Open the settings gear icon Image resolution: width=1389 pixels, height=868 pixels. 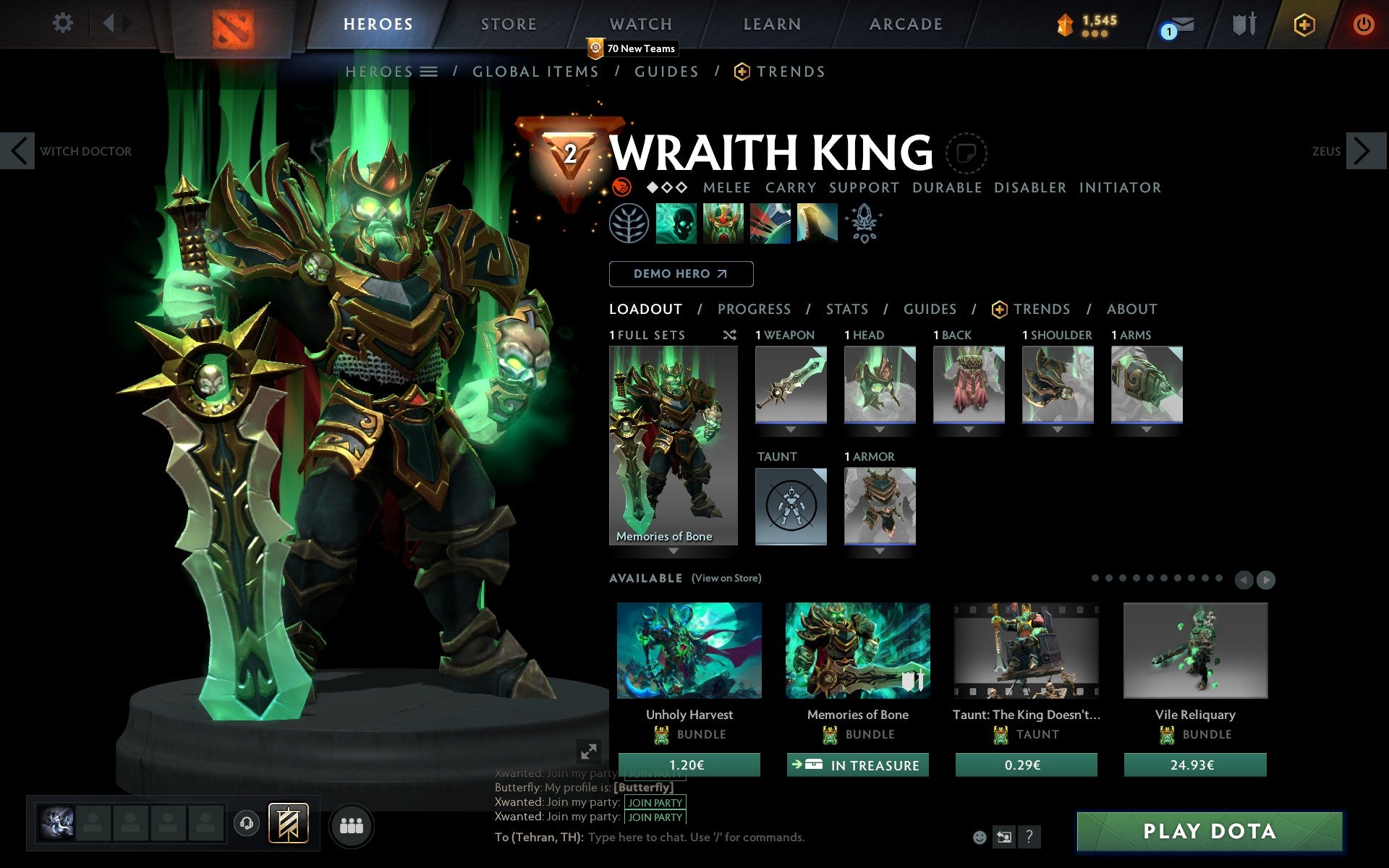tap(64, 23)
